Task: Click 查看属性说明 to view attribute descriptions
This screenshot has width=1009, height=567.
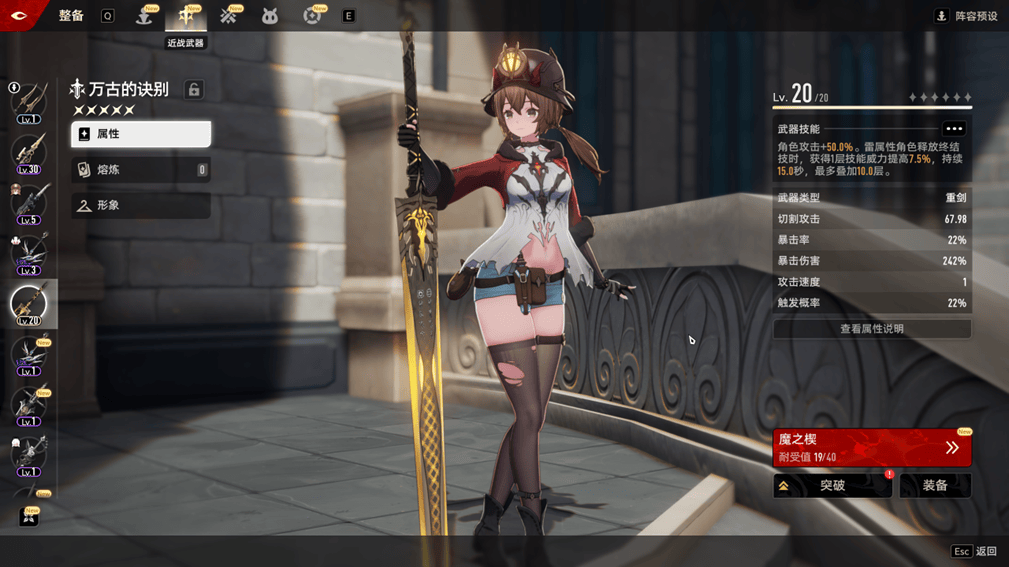Action: click(871, 329)
